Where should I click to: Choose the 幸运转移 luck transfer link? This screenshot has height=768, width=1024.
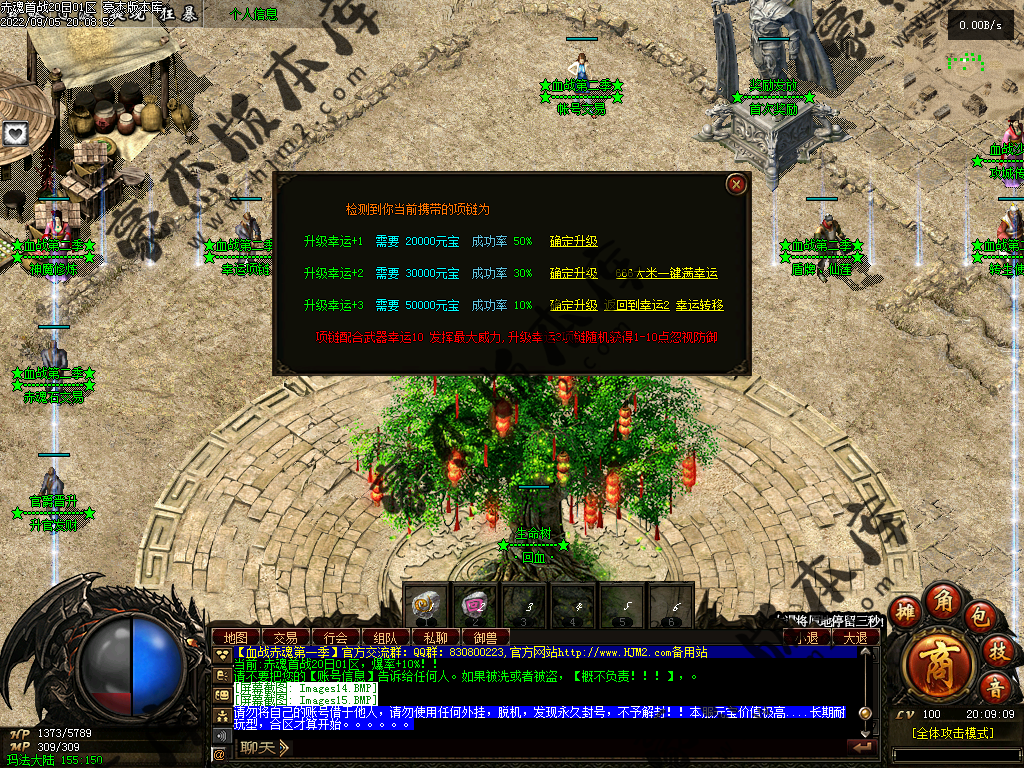click(699, 305)
